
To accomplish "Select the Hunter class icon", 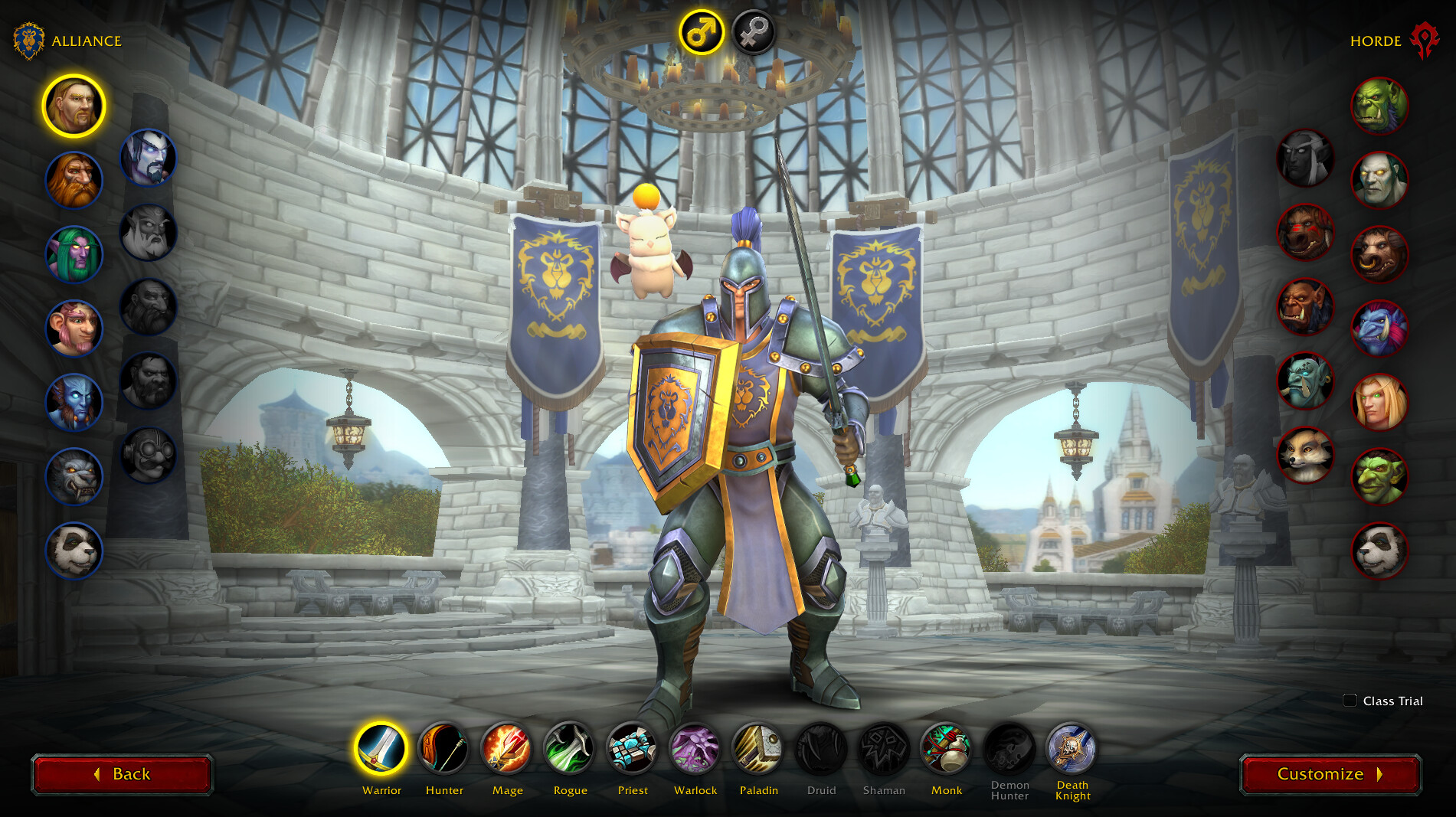I will coord(444,748).
